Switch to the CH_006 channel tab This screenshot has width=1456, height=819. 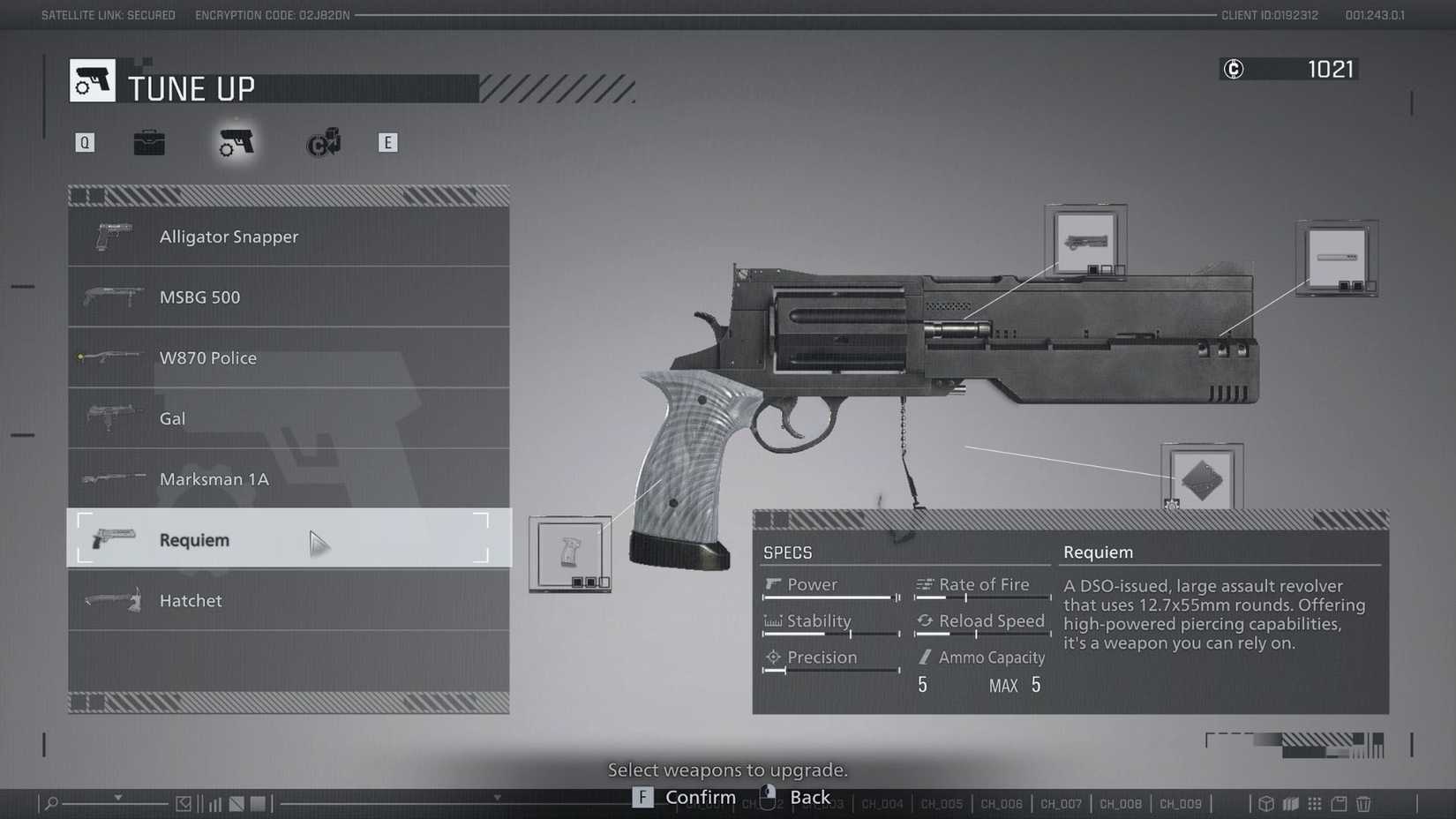tap(1001, 804)
